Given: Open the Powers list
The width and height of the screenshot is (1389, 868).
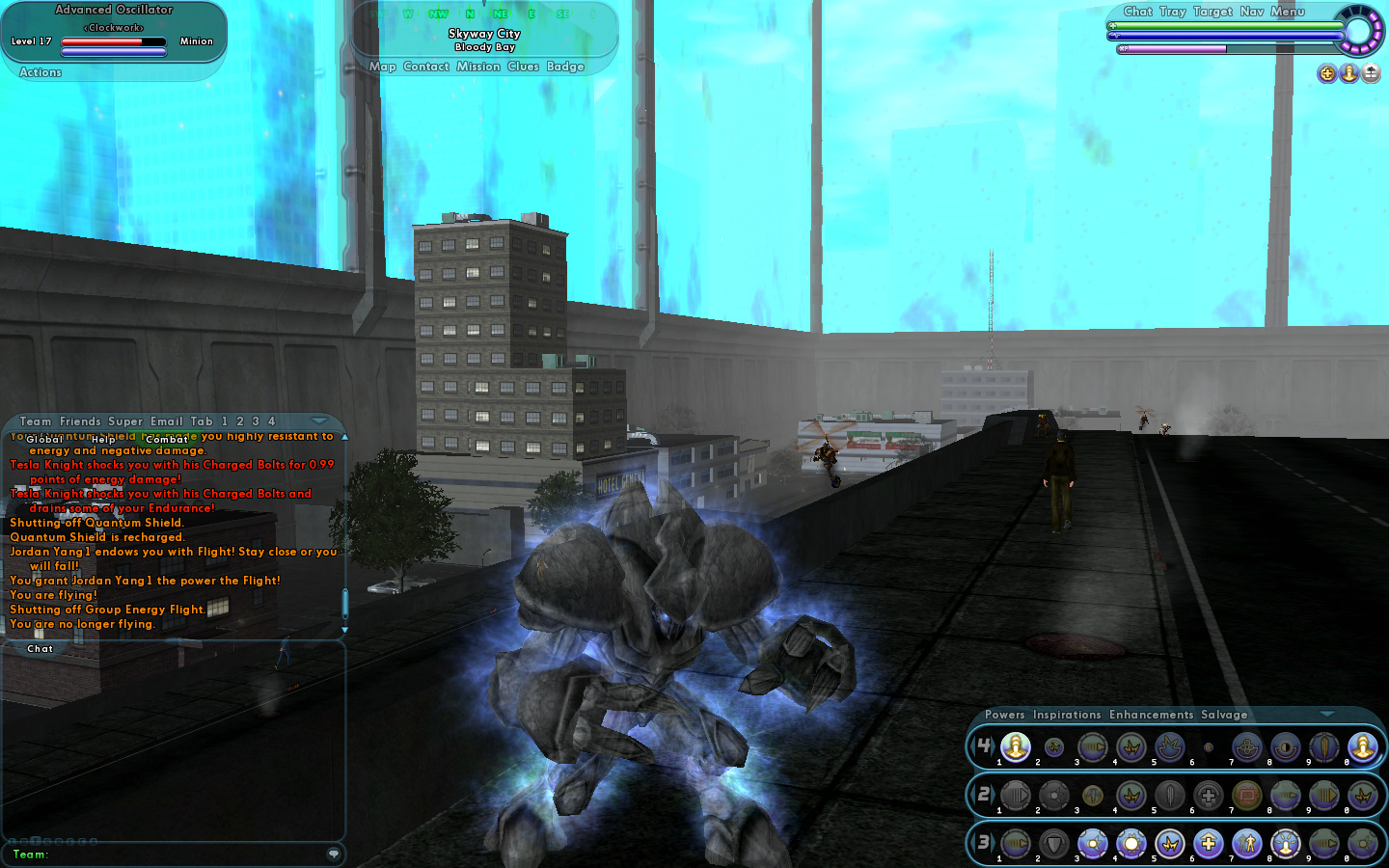Looking at the screenshot, I should pyautogui.click(x=1005, y=715).
